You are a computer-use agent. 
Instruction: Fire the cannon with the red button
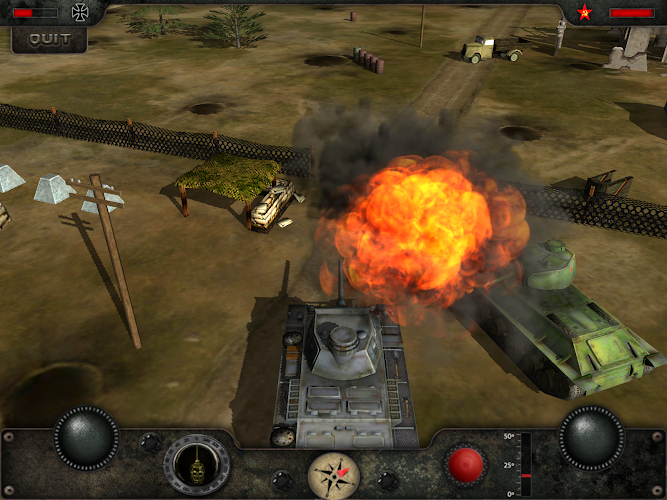pos(464,465)
